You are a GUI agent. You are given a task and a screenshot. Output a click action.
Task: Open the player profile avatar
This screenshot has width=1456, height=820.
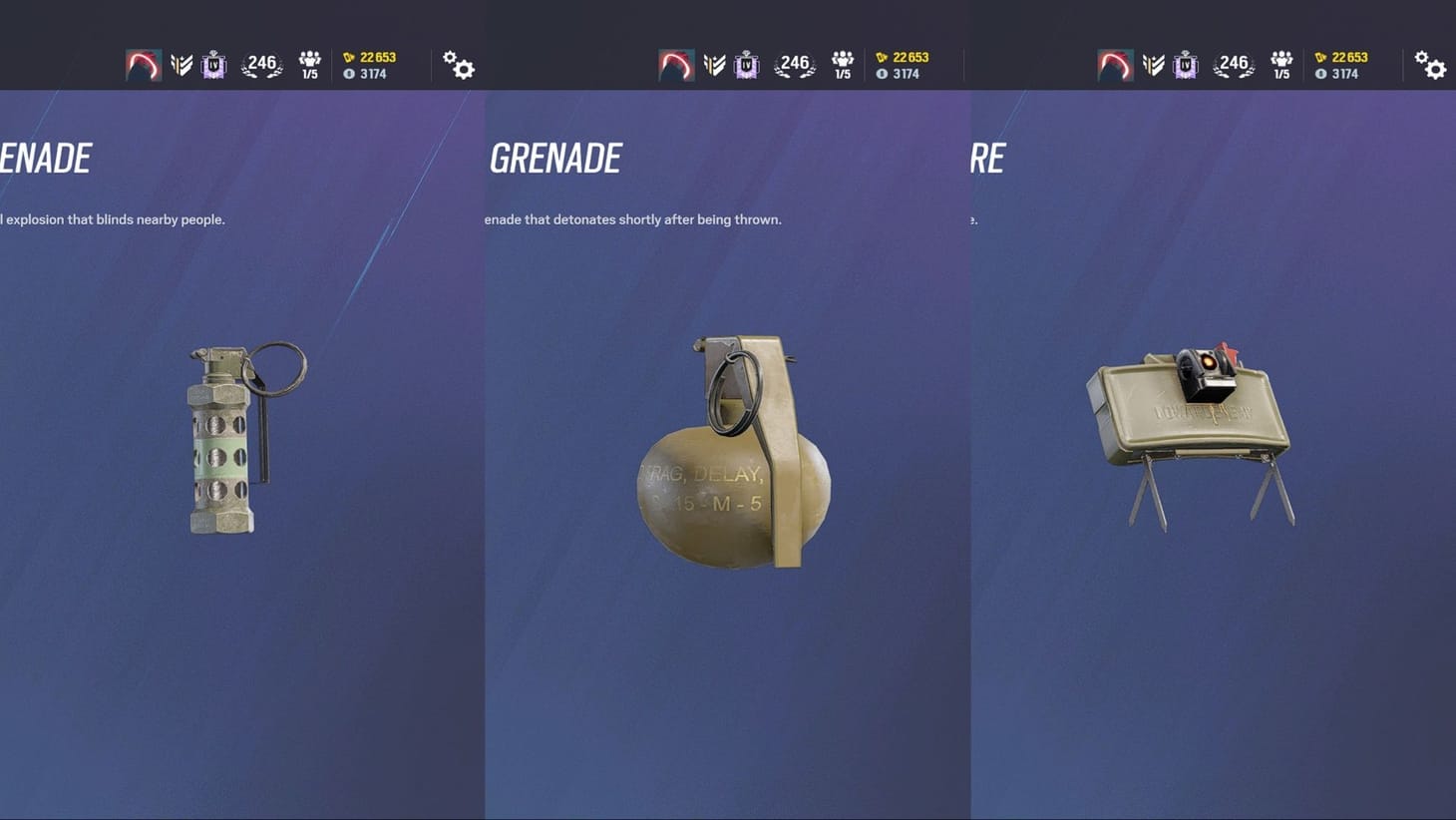point(143,64)
